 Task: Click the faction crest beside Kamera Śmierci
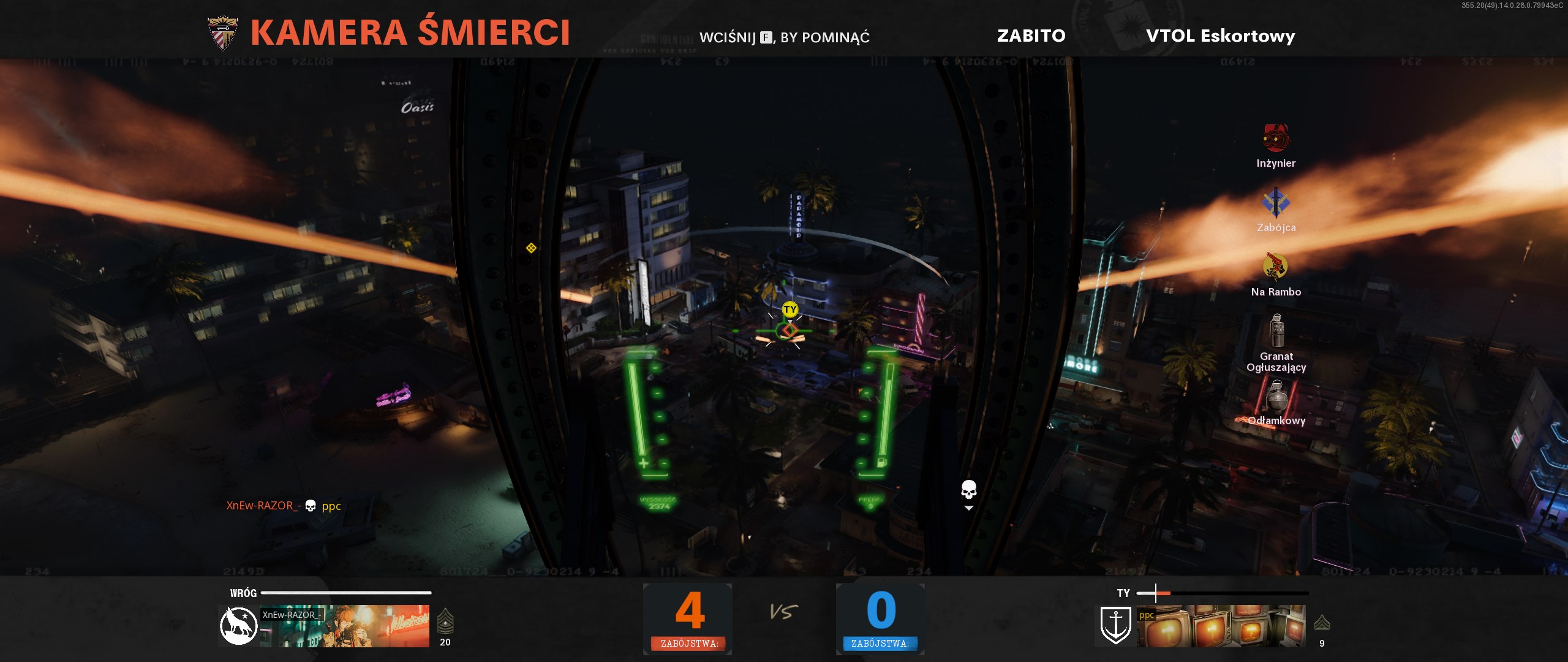pos(223,33)
